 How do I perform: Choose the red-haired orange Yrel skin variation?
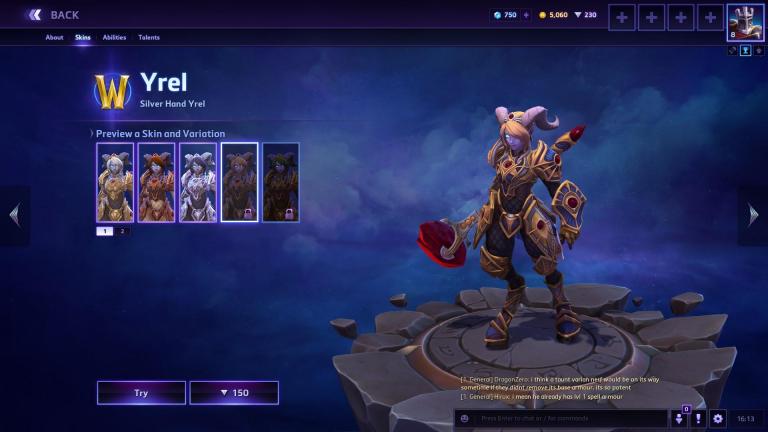(156, 181)
